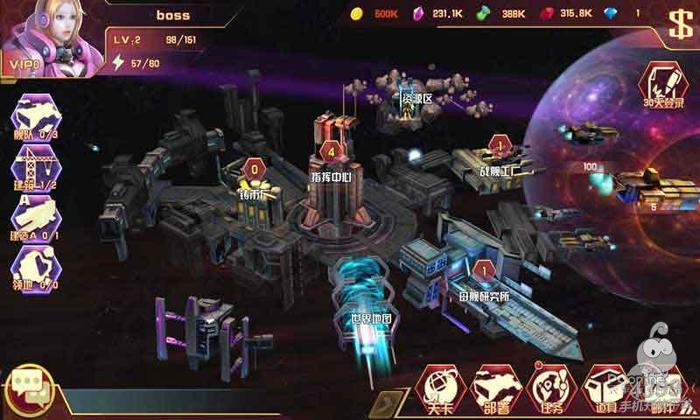The height and width of the screenshot is (420, 700).
Task: Select the 建造A ship build queue
Action: [33, 218]
